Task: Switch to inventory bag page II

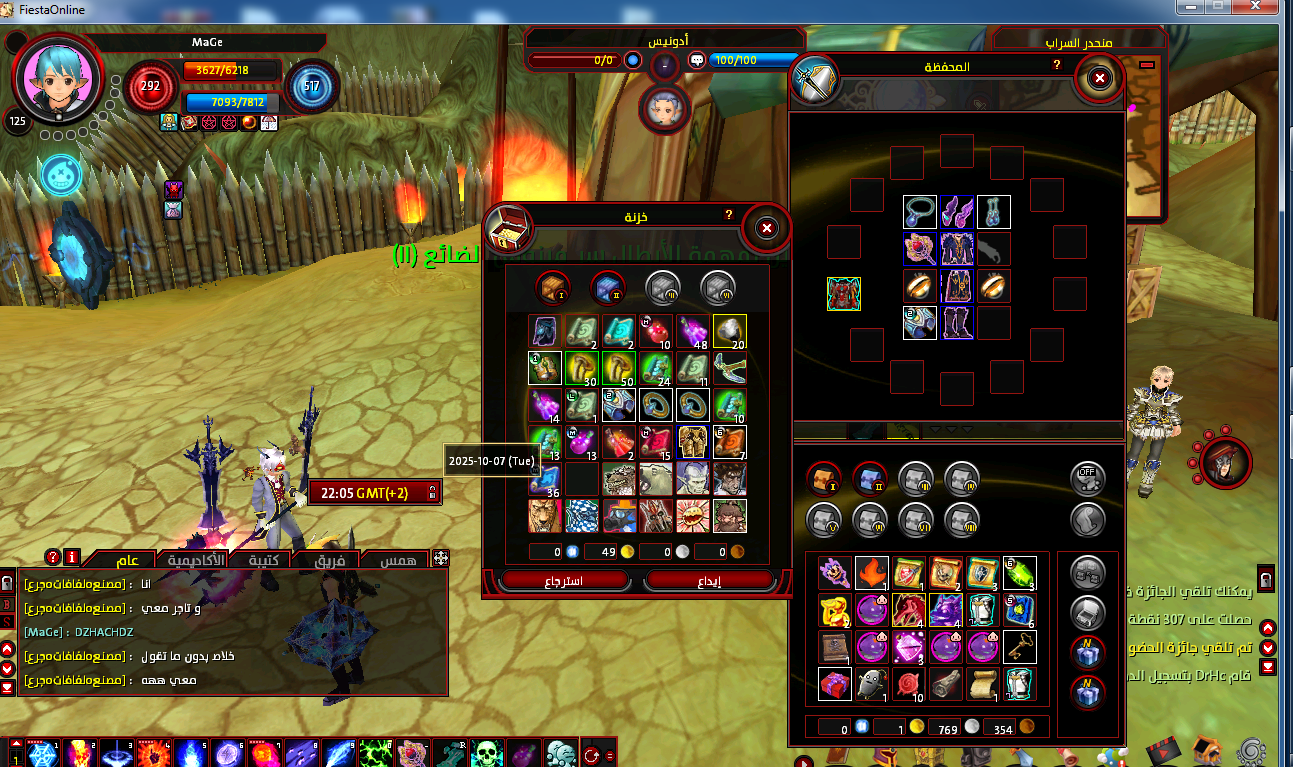Action: pos(869,479)
